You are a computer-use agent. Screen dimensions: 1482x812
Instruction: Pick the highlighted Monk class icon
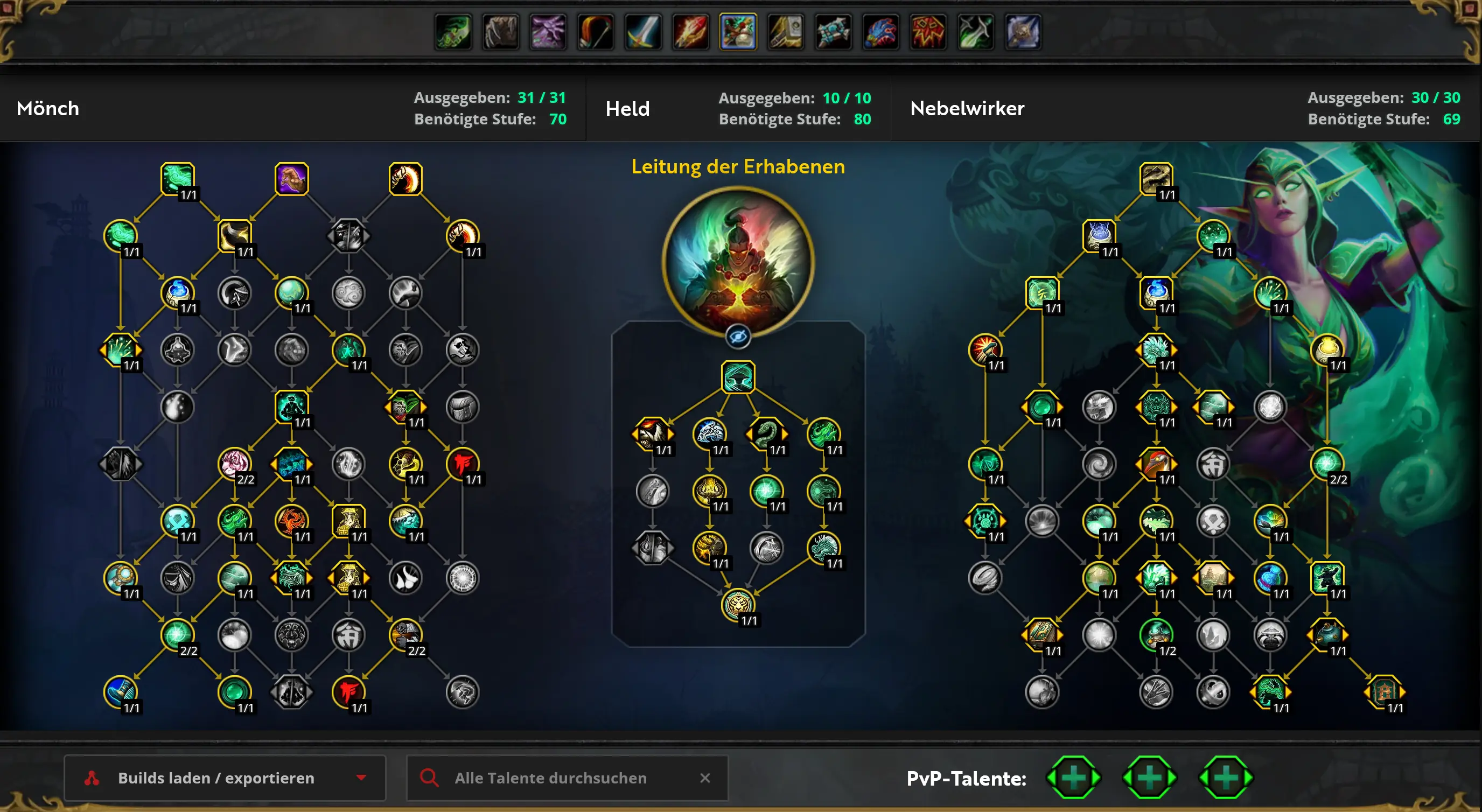point(738,32)
